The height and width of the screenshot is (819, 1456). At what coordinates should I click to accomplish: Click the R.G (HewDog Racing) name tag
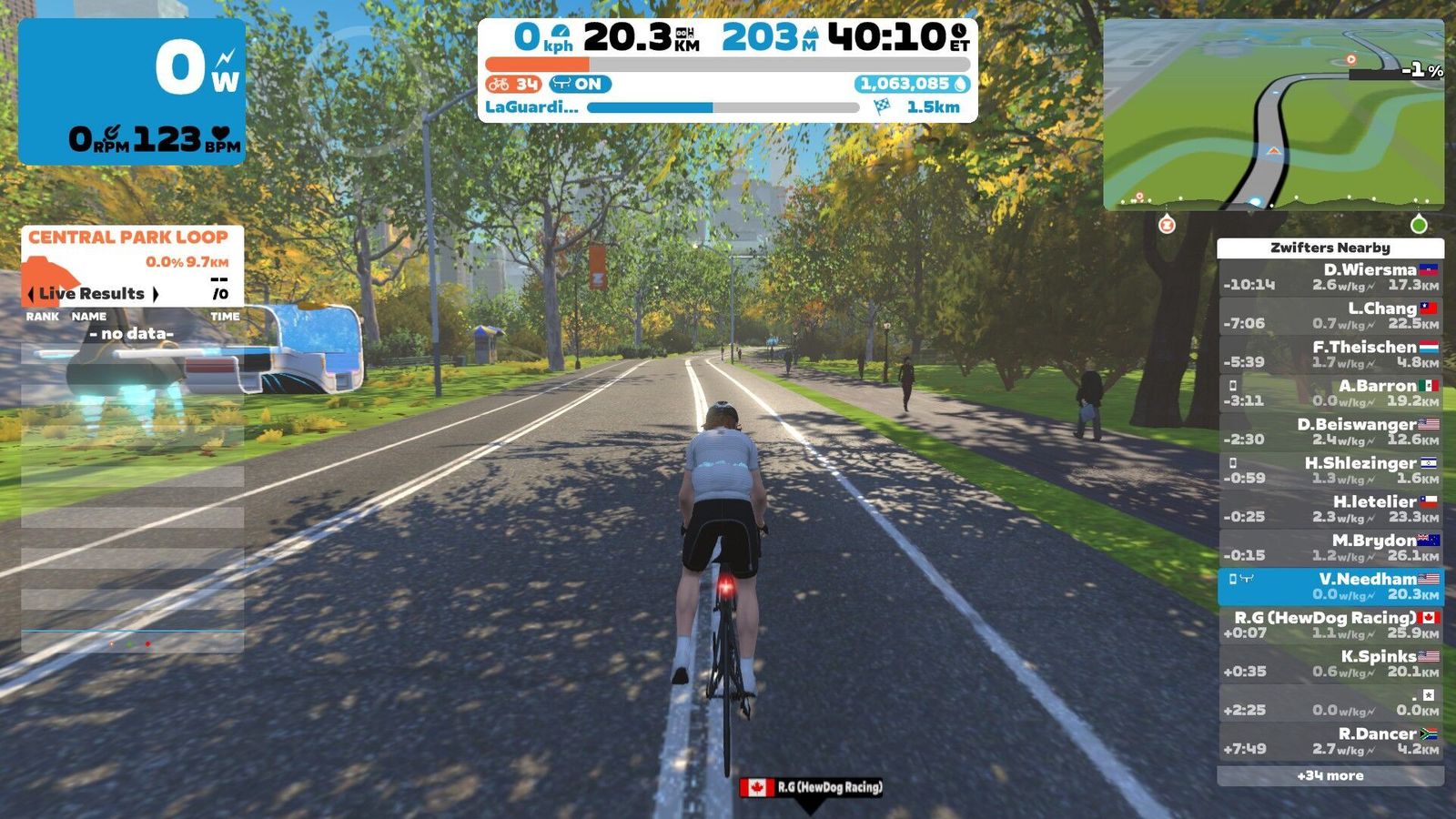[811, 787]
